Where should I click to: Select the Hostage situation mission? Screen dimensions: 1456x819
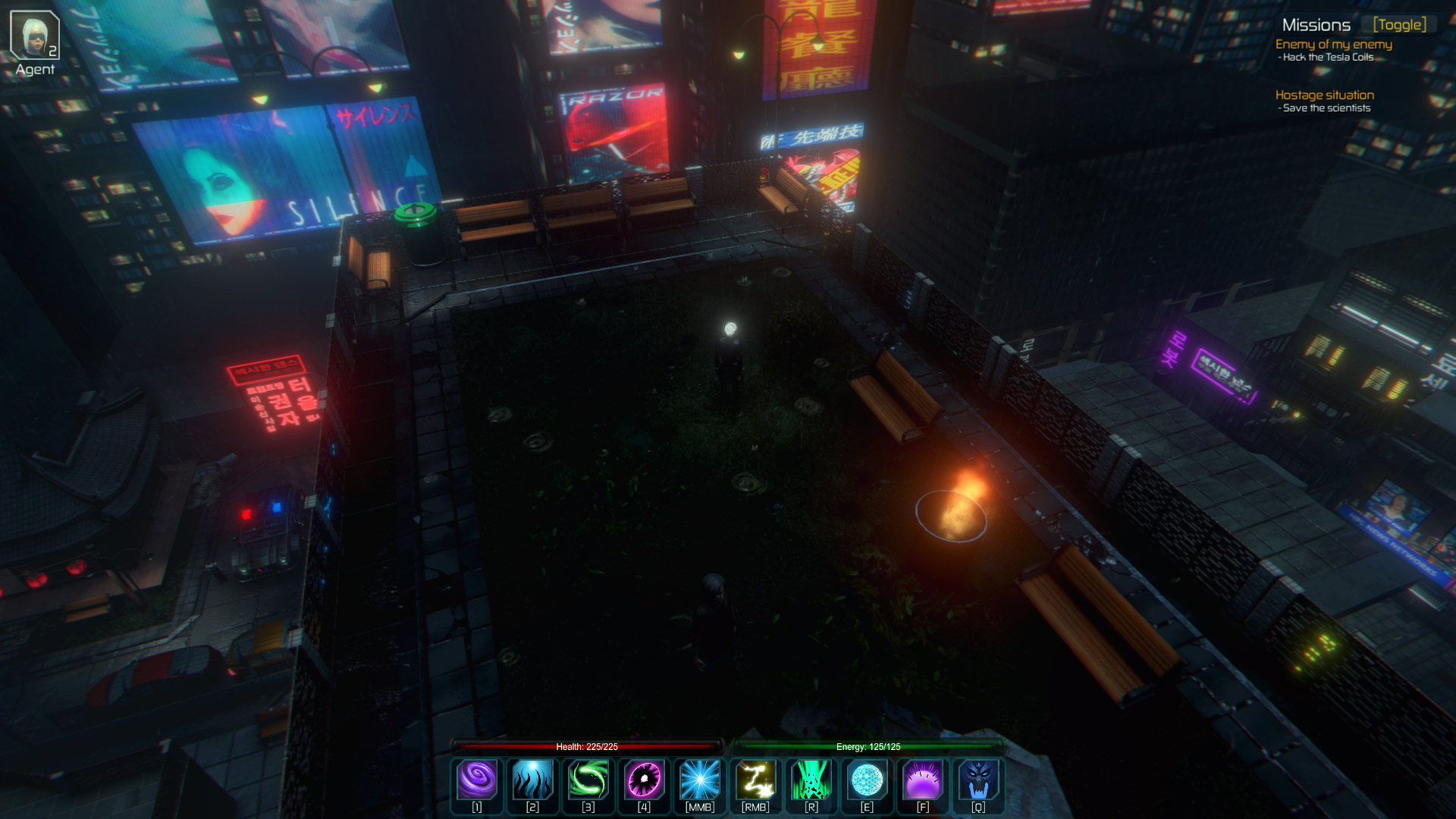coord(1324,96)
